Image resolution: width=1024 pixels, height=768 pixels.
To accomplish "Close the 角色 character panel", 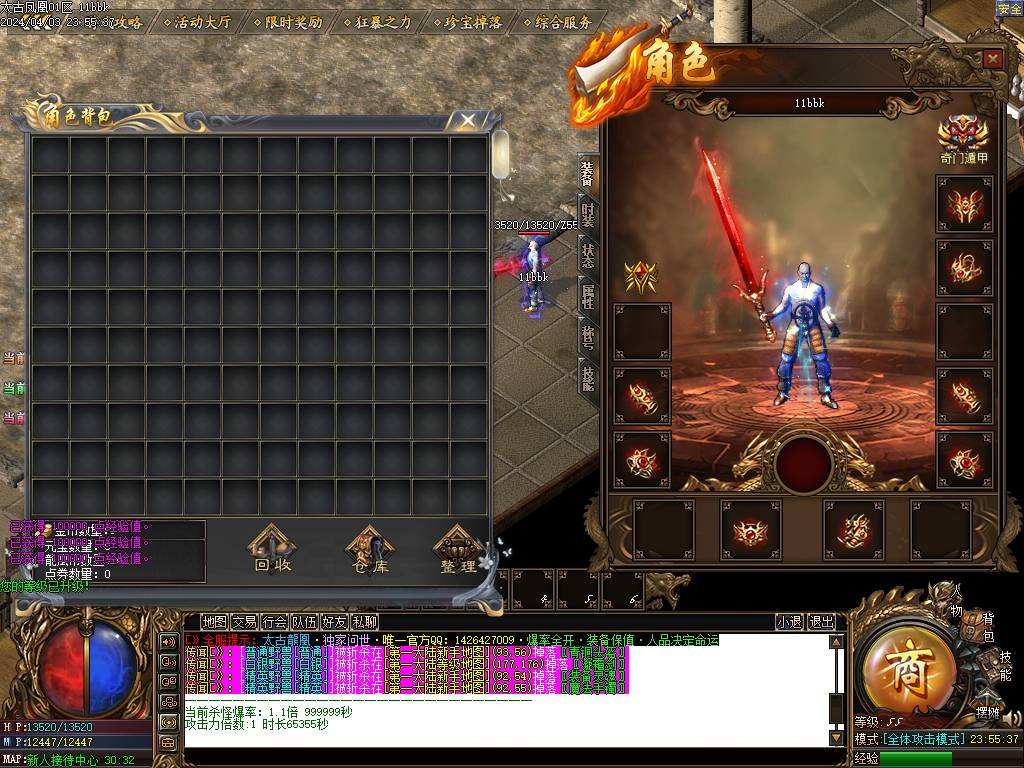I will click(x=992, y=59).
